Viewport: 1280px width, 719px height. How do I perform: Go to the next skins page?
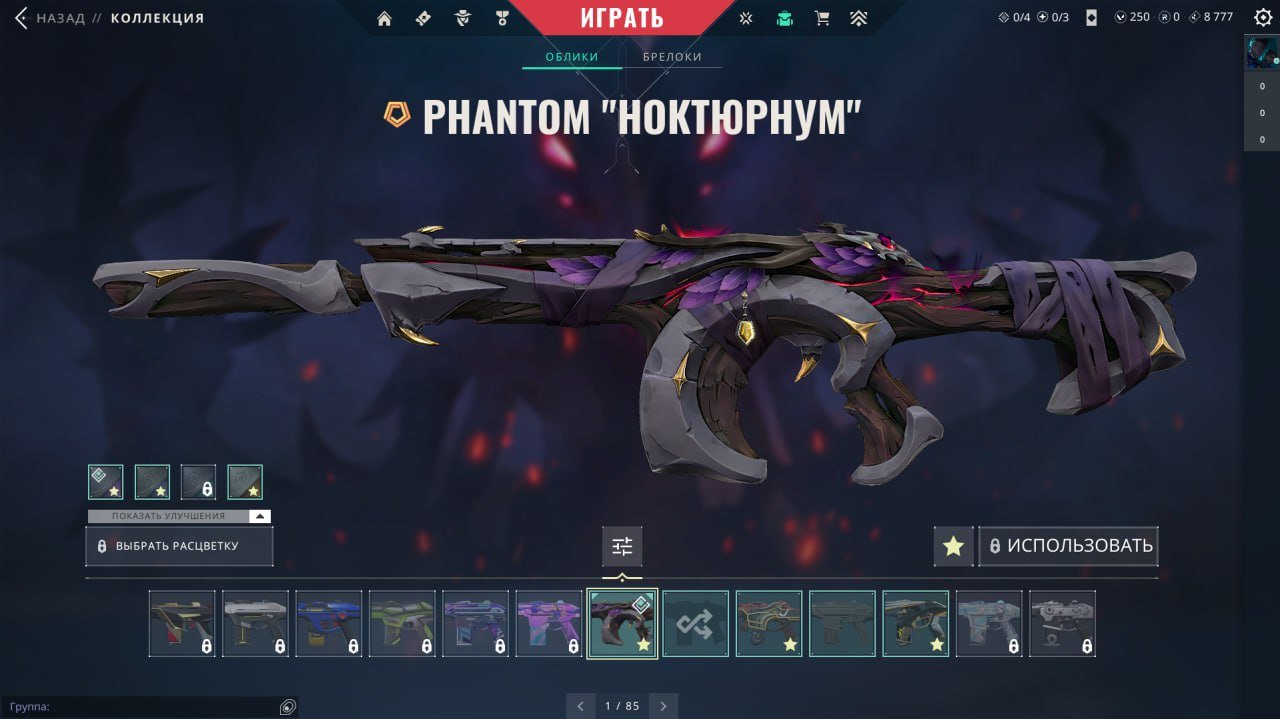tap(662, 706)
